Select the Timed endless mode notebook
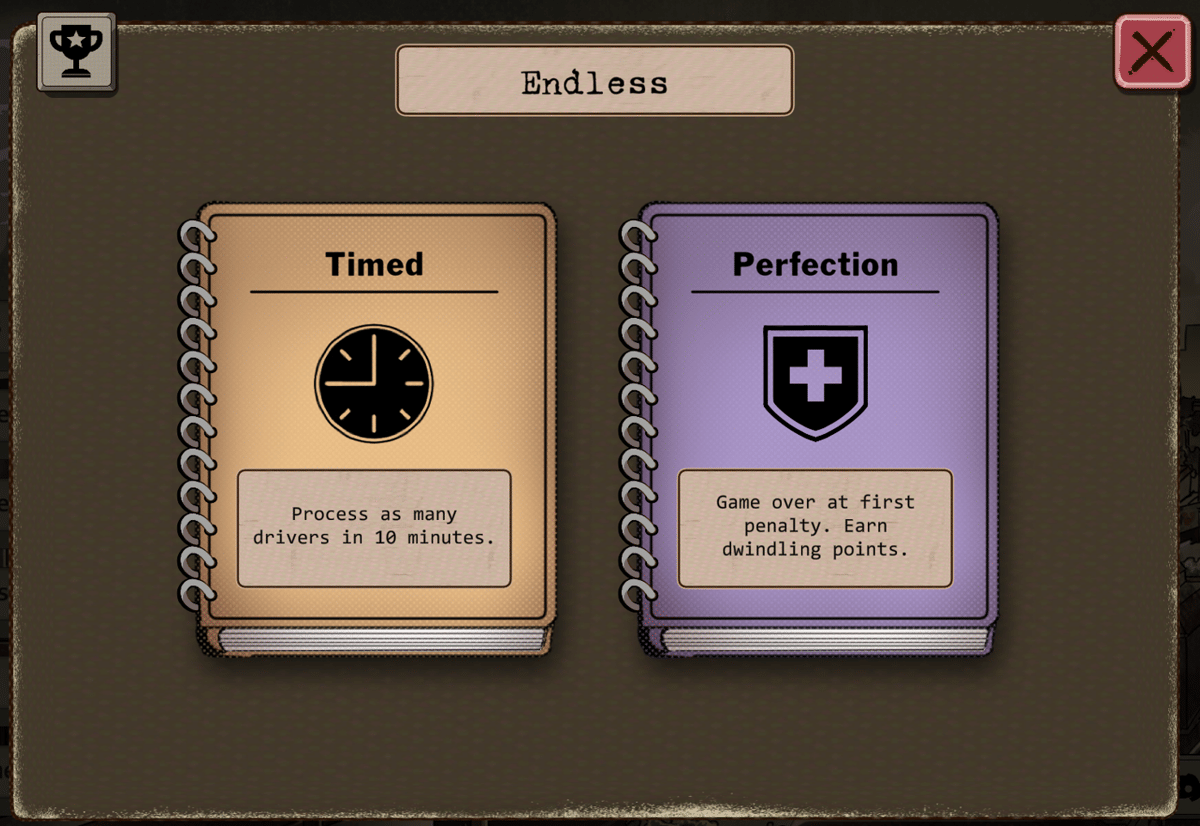This screenshot has height=826, width=1200. pyautogui.click(x=374, y=420)
